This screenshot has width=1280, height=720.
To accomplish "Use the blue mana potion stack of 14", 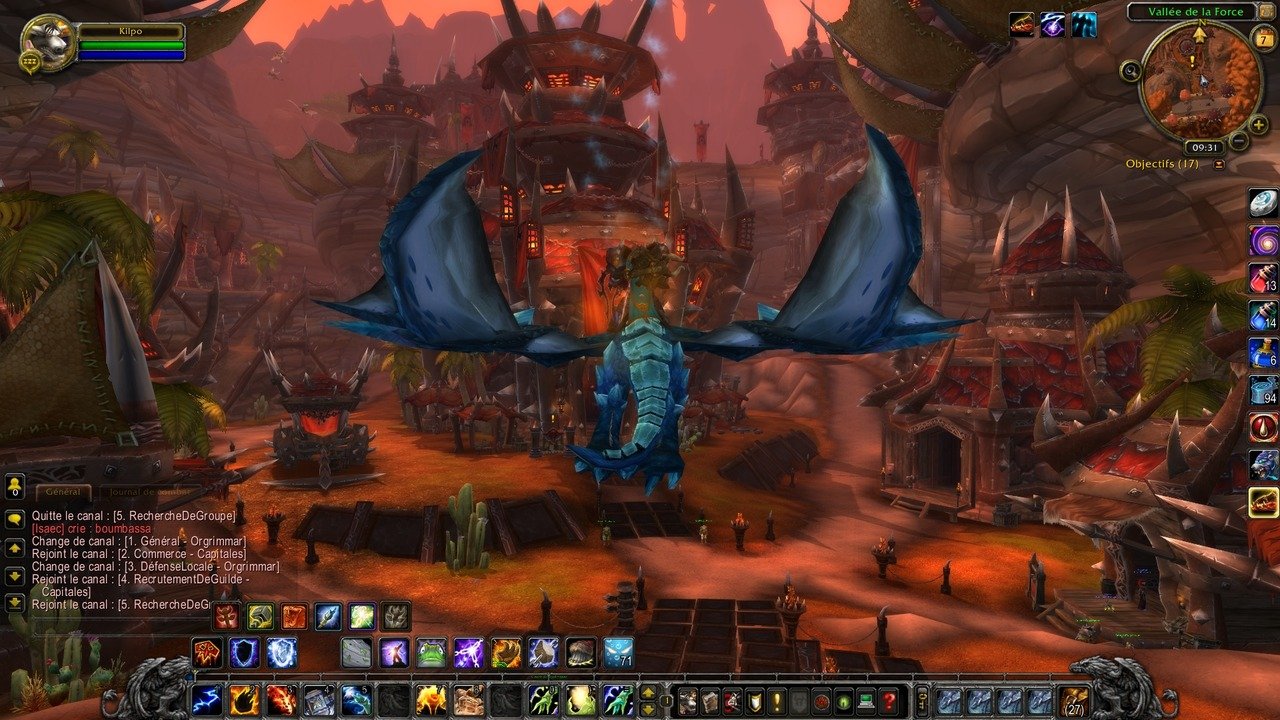I will [1263, 316].
